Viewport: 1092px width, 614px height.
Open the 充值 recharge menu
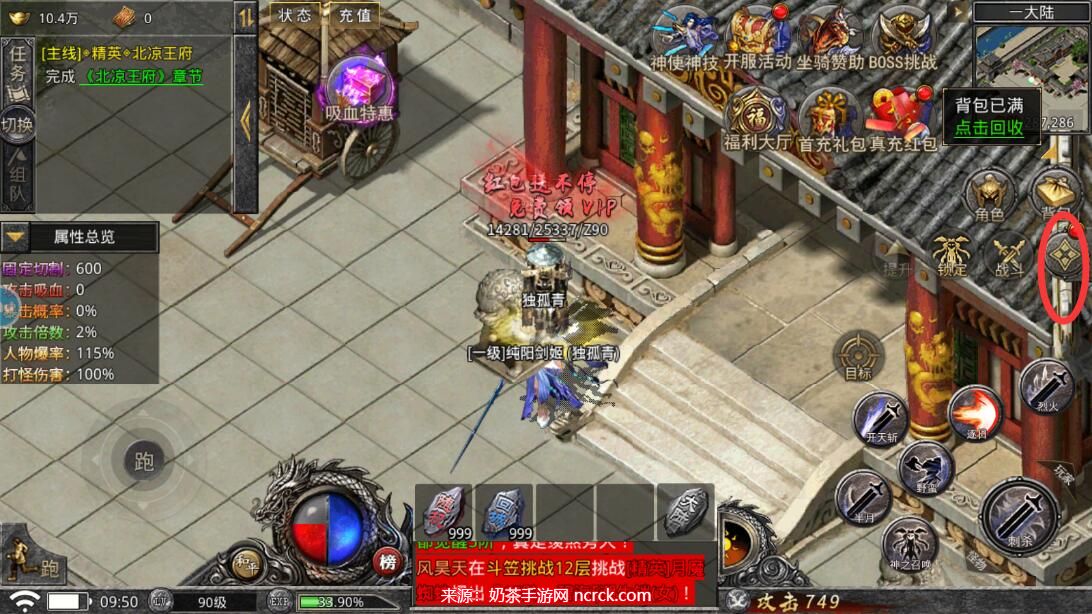coord(355,15)
